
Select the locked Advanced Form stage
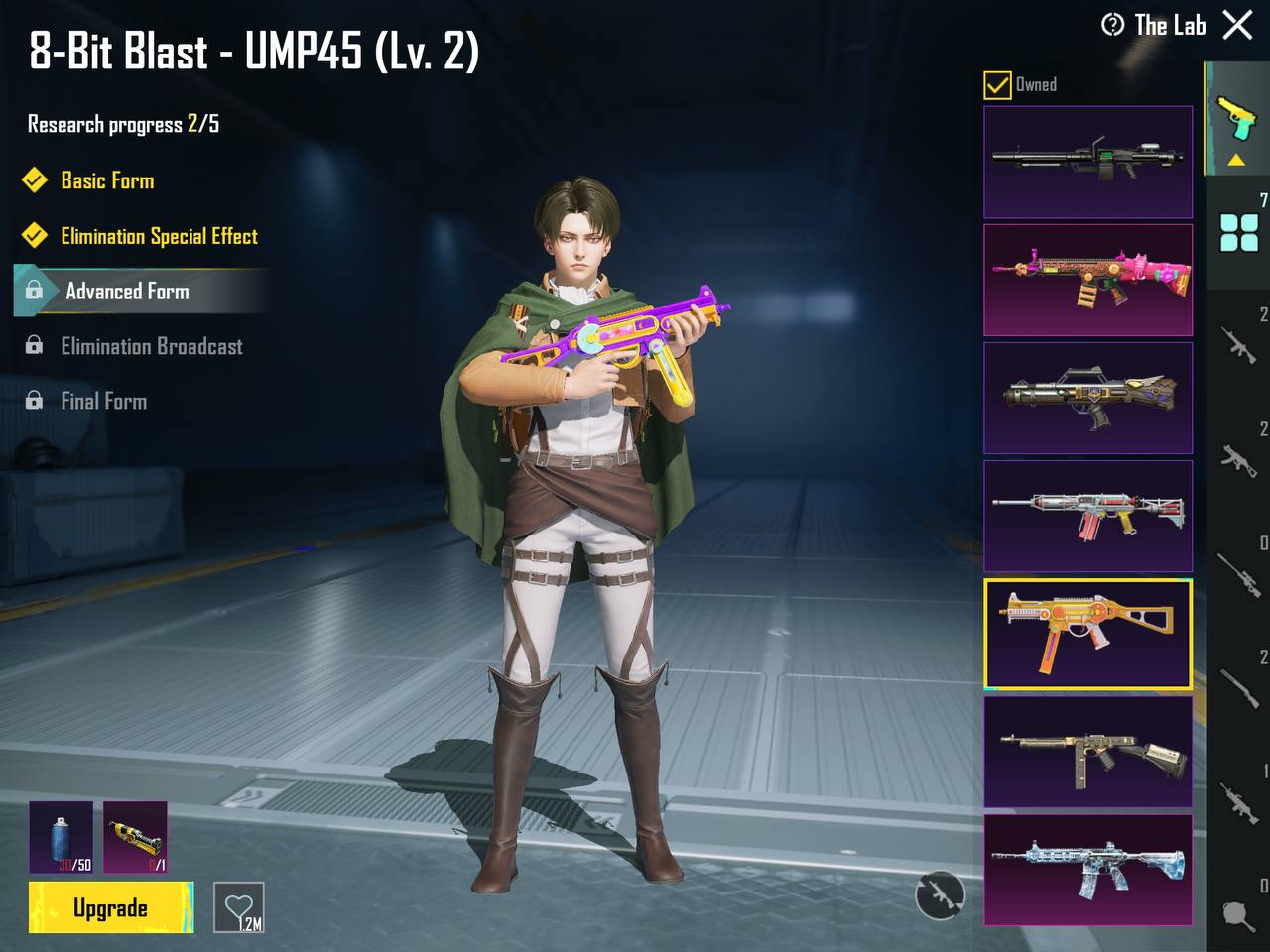point(127,292)
